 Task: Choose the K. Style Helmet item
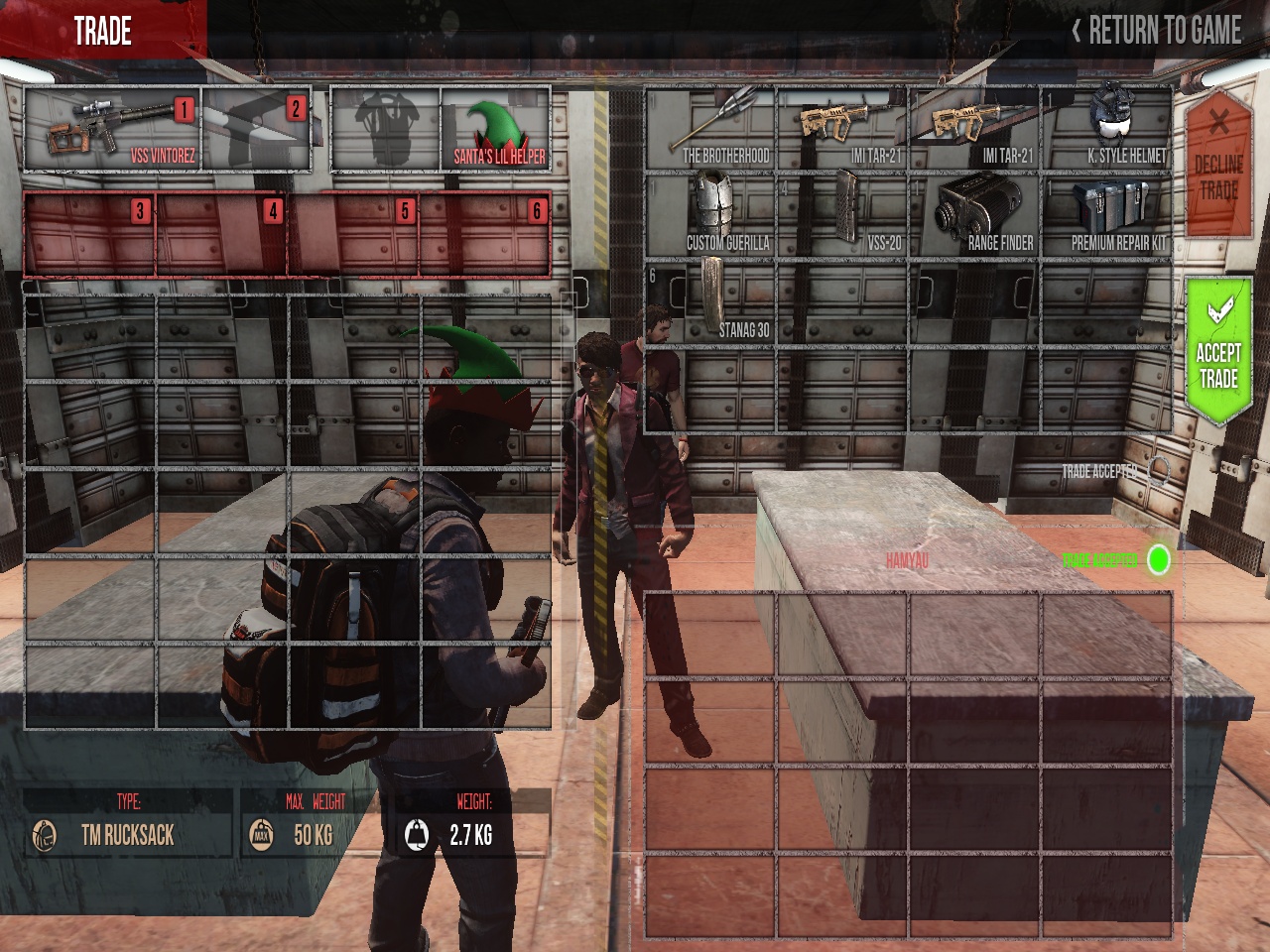point(1107,127)
